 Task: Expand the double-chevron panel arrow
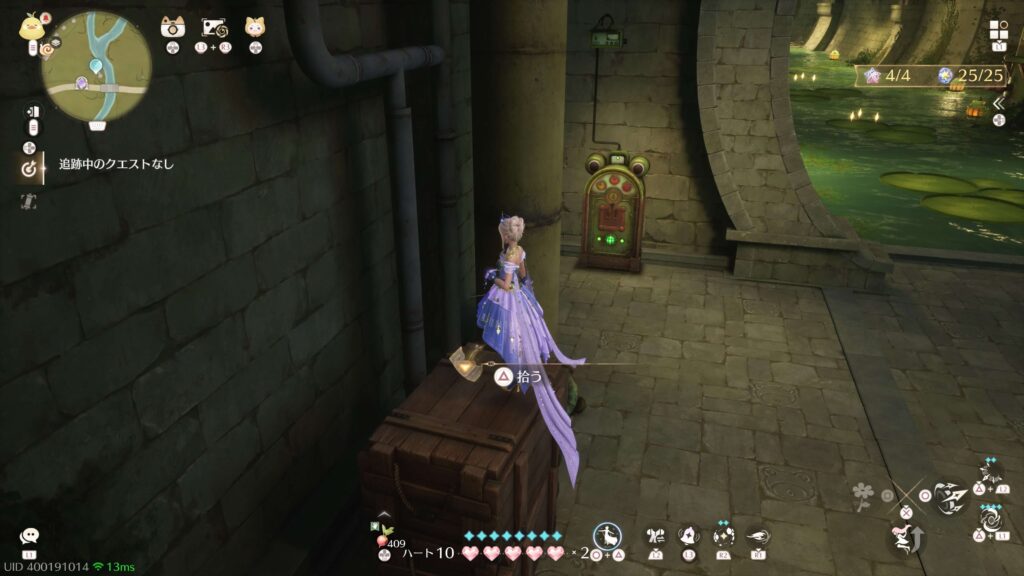point(999,102)
